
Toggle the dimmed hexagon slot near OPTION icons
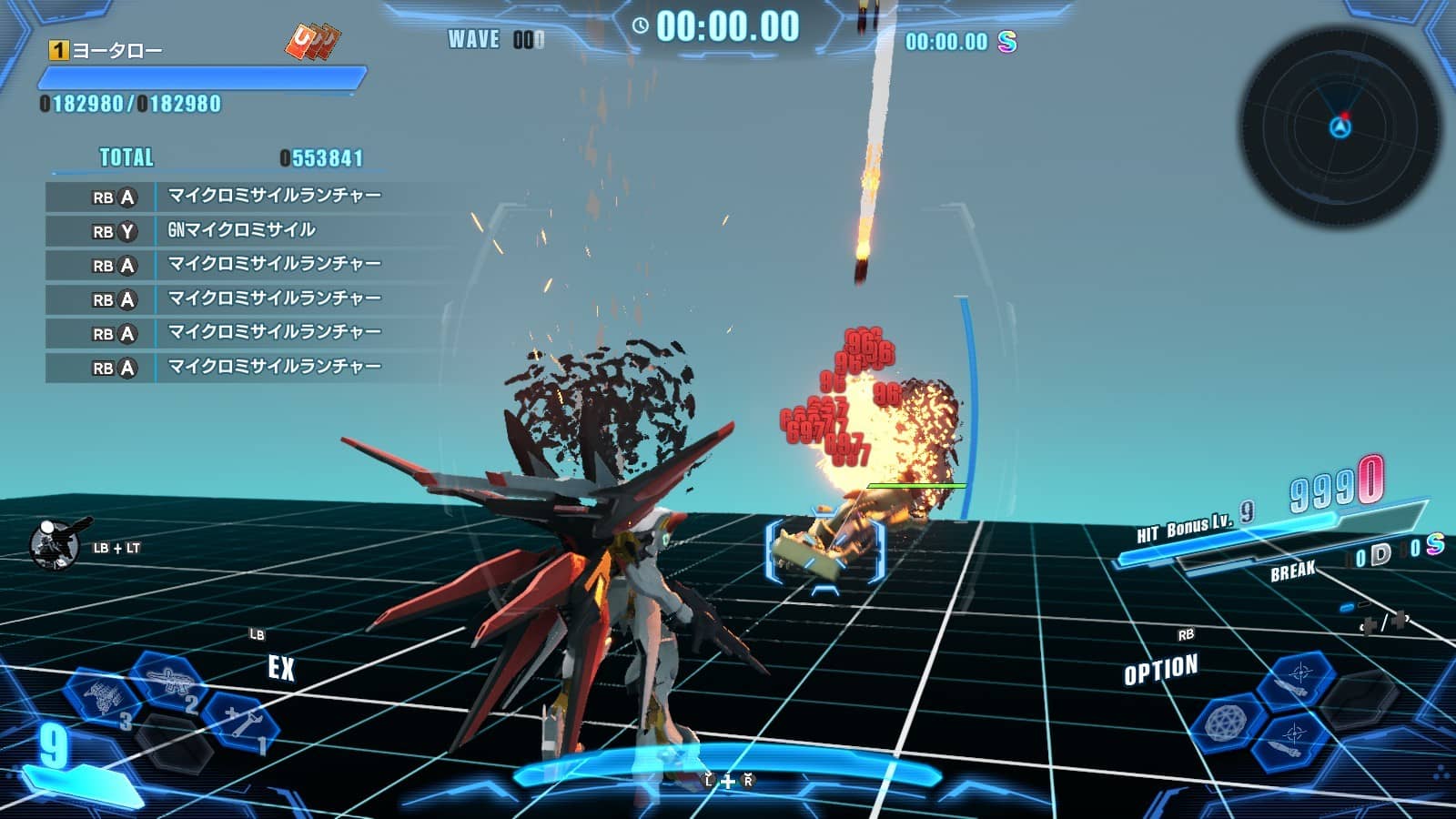click(1360, 701)
